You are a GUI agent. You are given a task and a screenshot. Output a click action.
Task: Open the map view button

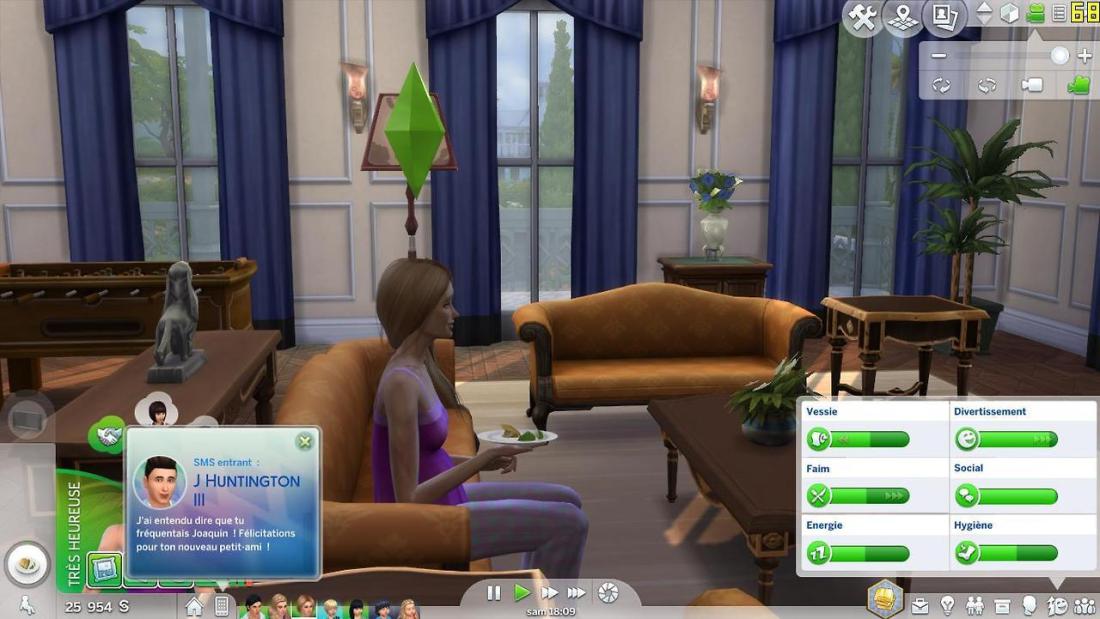click(904, 16)
